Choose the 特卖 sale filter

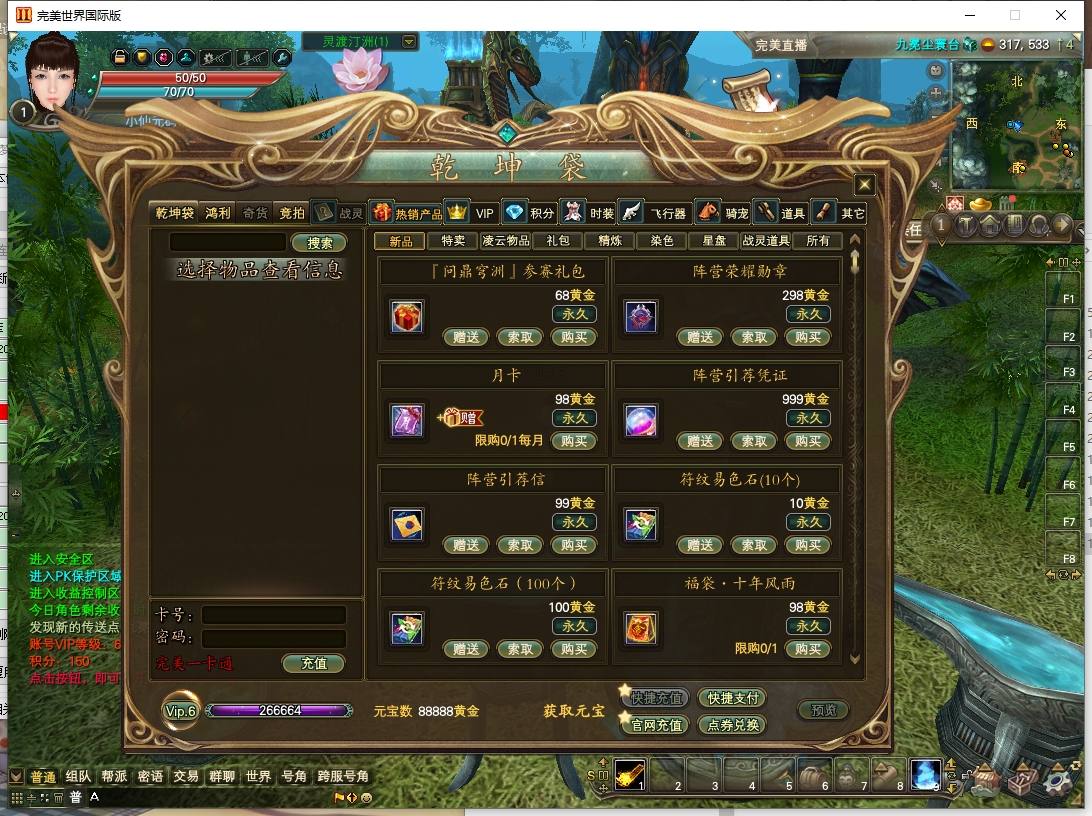coord(453,241)
